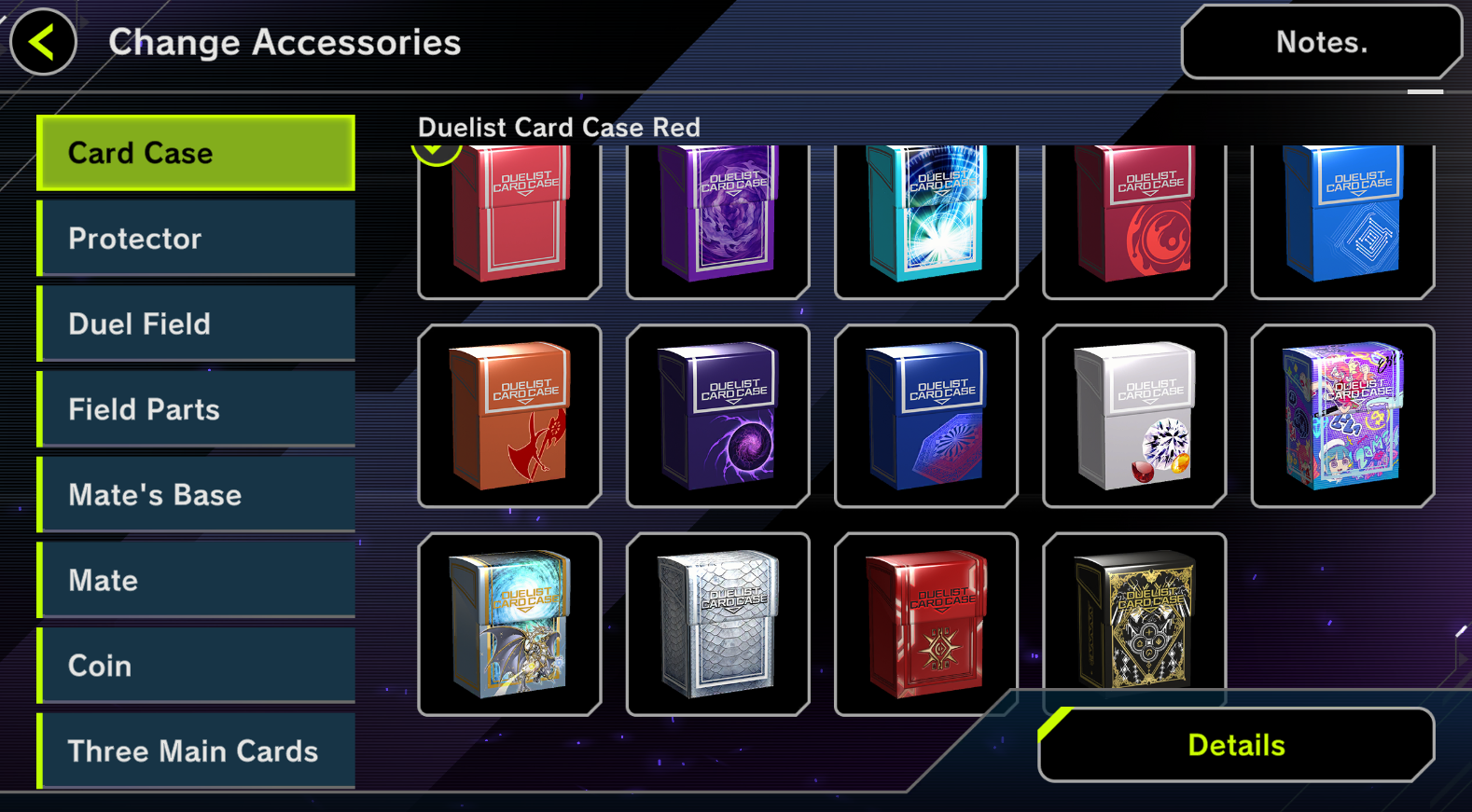Show Details for the selected card case
The width and height of the screenshot is (1472, 812).
pos(1236,745)
